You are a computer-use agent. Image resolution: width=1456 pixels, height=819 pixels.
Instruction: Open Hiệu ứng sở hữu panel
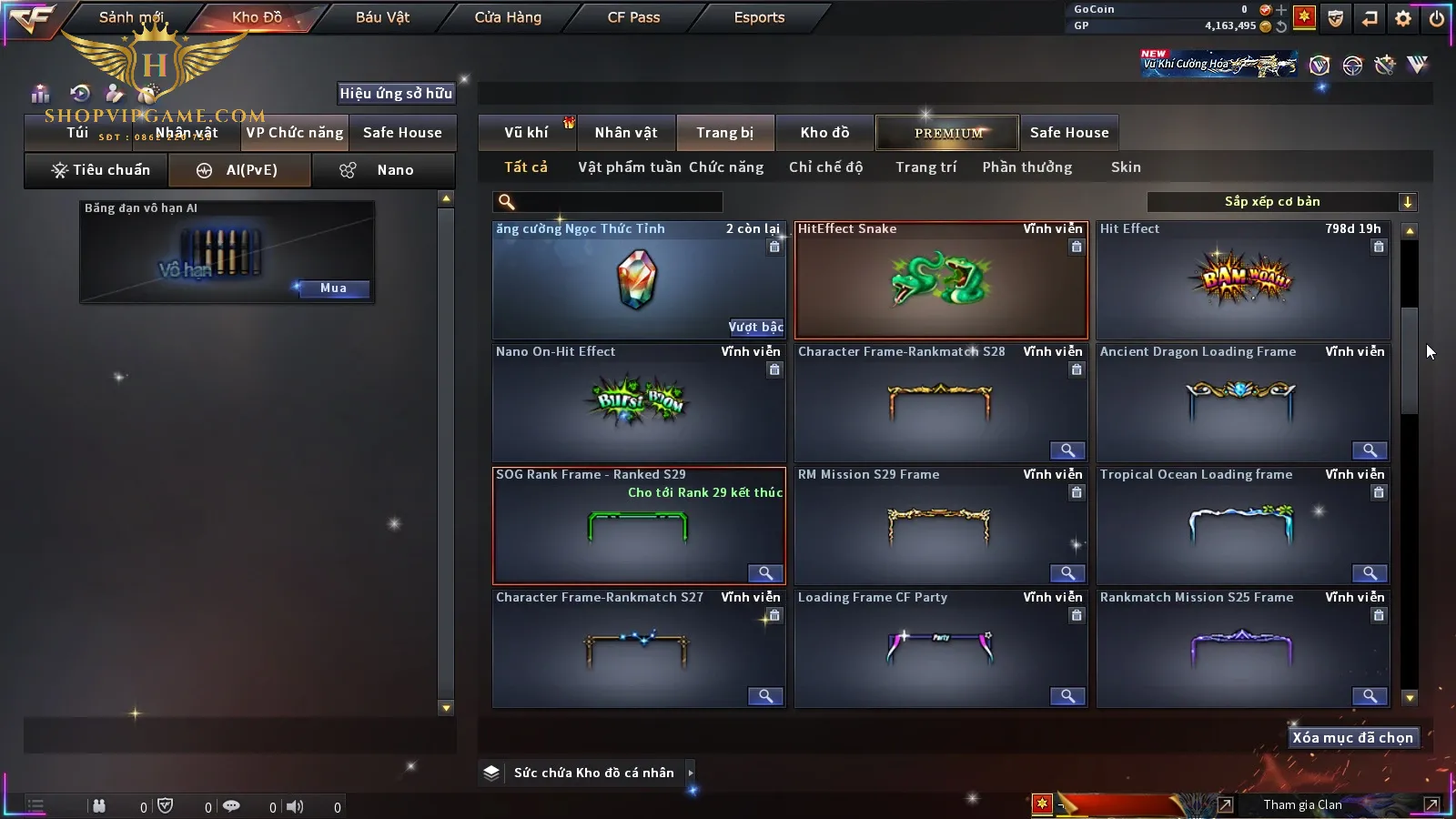click(396, 93)
